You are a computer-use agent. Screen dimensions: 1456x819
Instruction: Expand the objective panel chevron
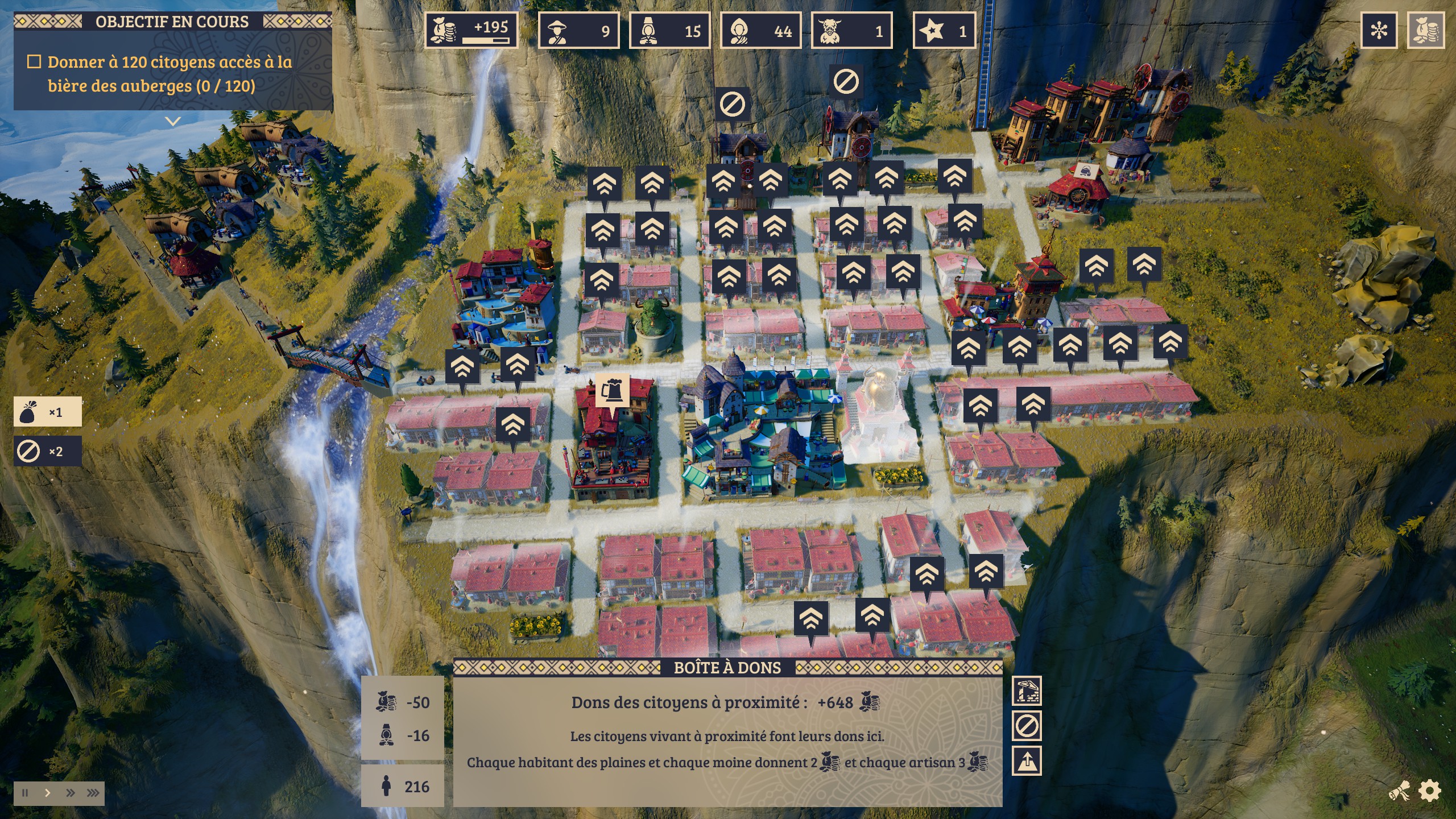[173, 121]
